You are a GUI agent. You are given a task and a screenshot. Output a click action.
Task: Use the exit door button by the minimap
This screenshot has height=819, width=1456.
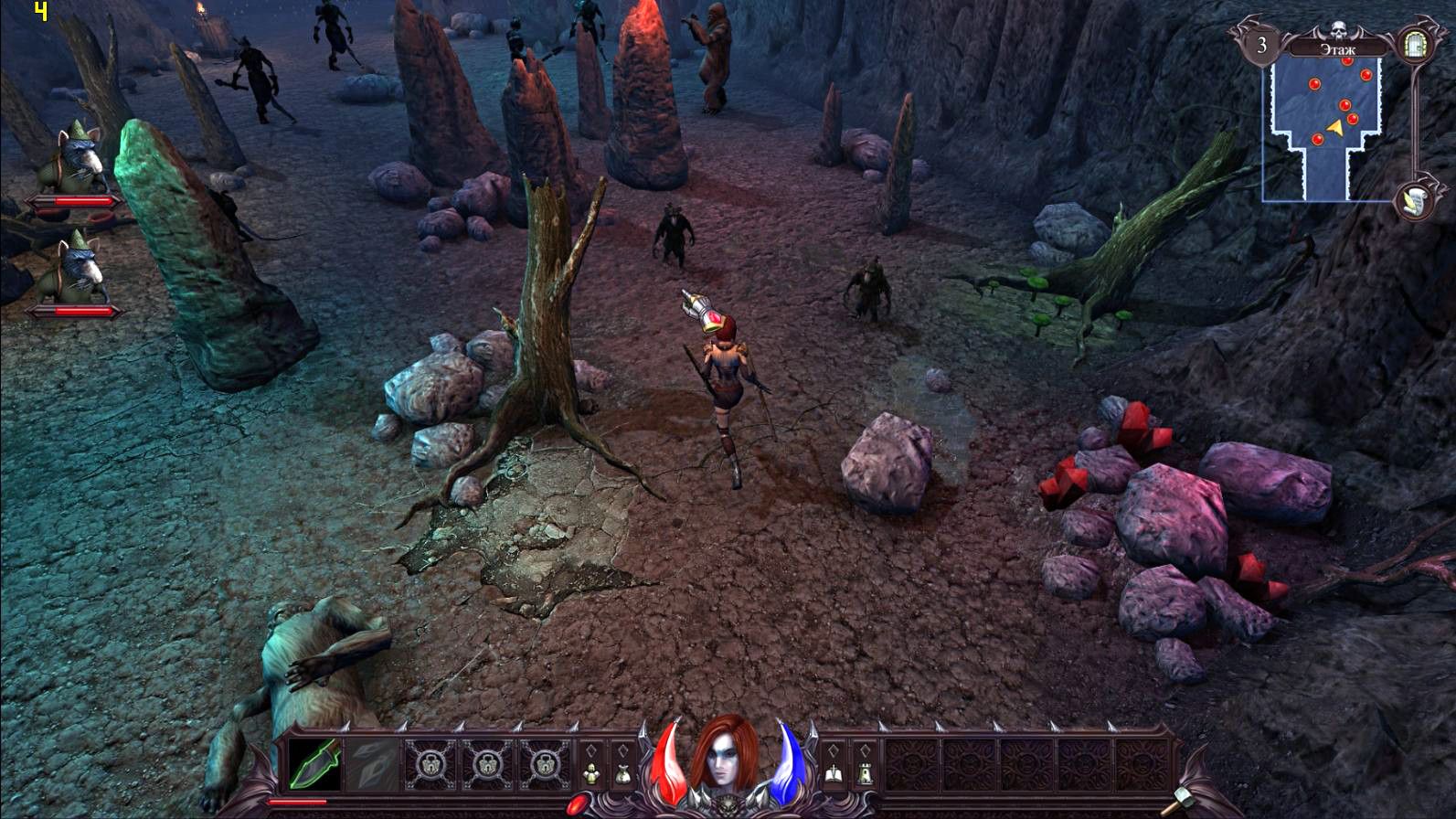pyautogui.click(x=1414, y=44)
